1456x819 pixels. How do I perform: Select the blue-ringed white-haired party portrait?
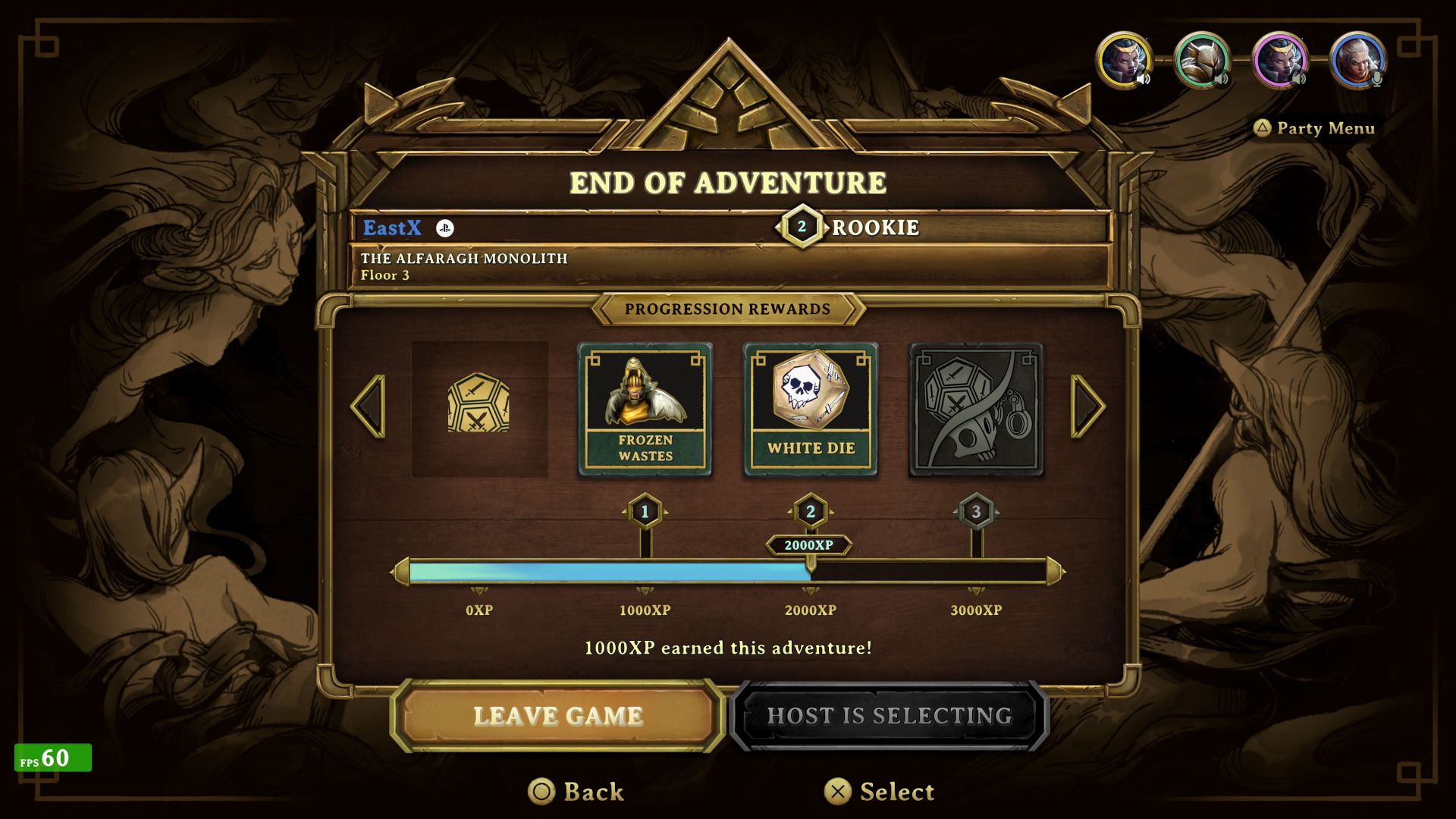[1357, 60]
